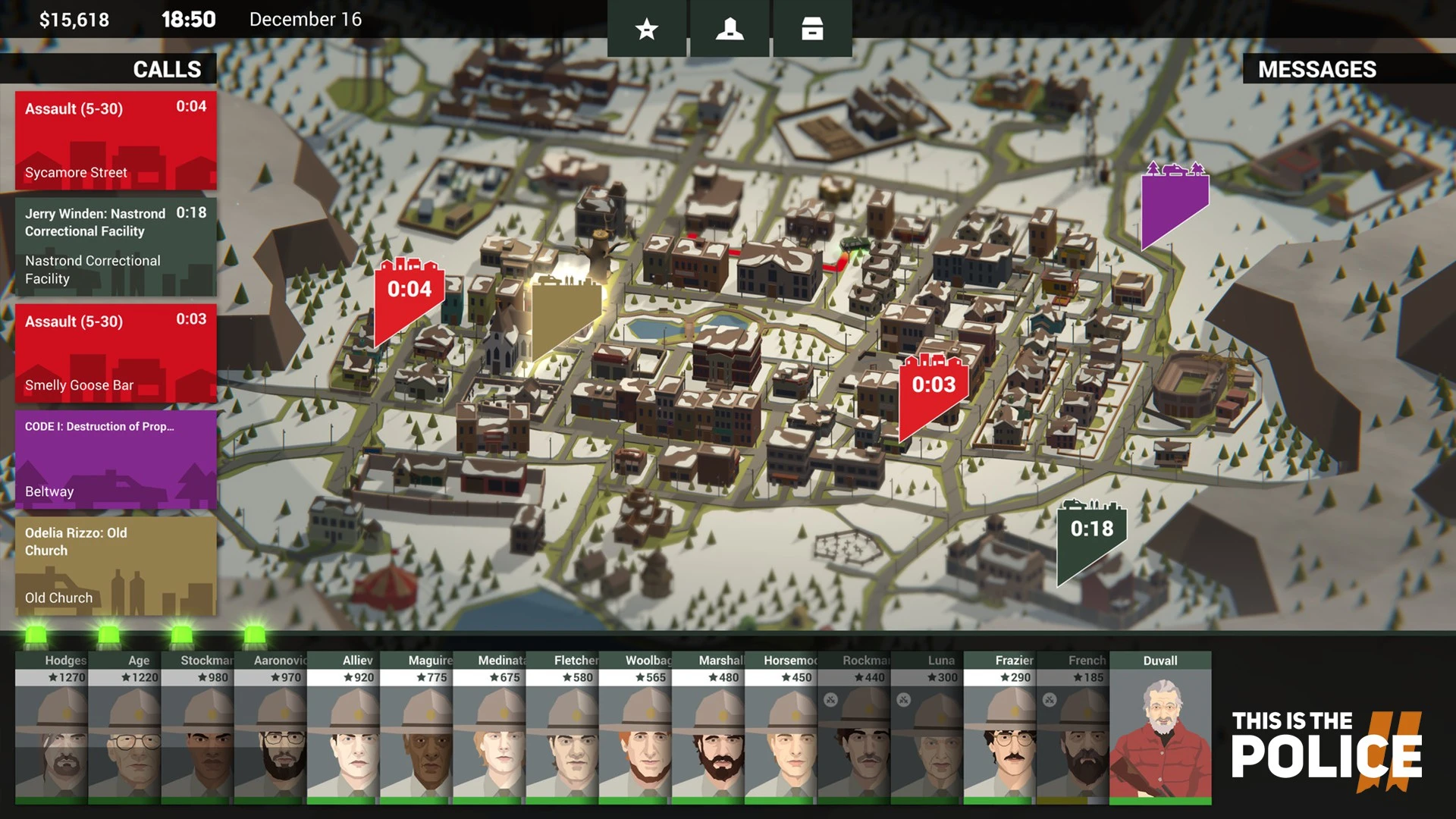Select officer Woolbag's portrait card
Image resolution: width=1456 pixels, height=819 pixels.
(x=635, y=728)
